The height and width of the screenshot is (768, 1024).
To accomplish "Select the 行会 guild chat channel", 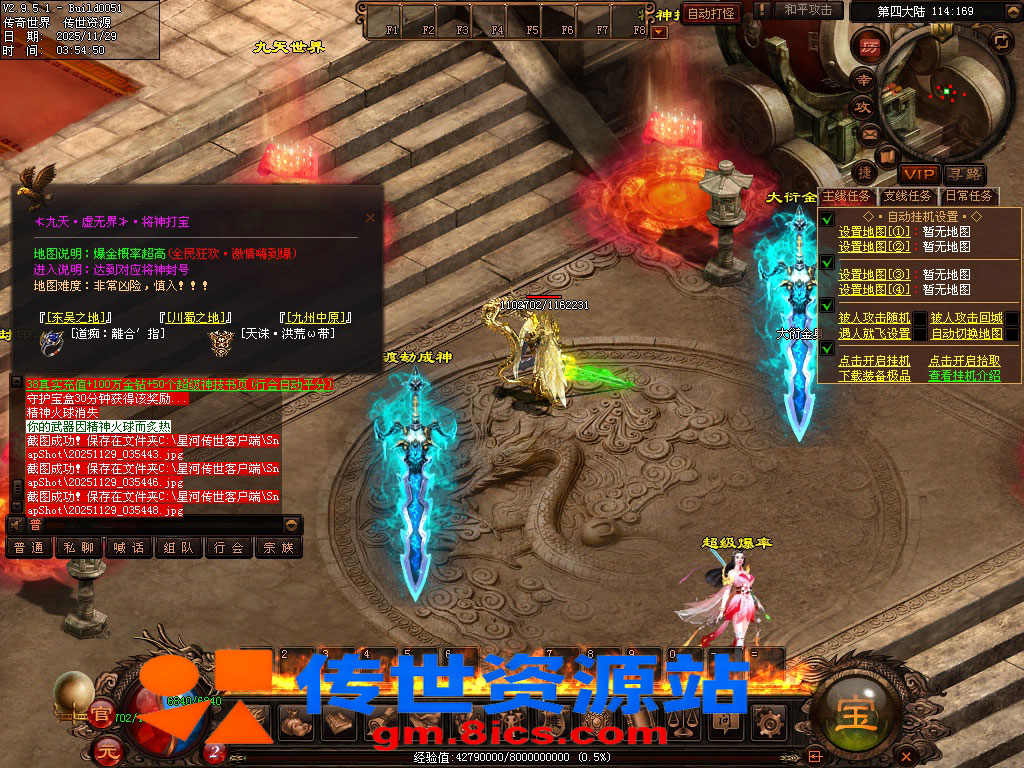I will (x=229, y=547).
